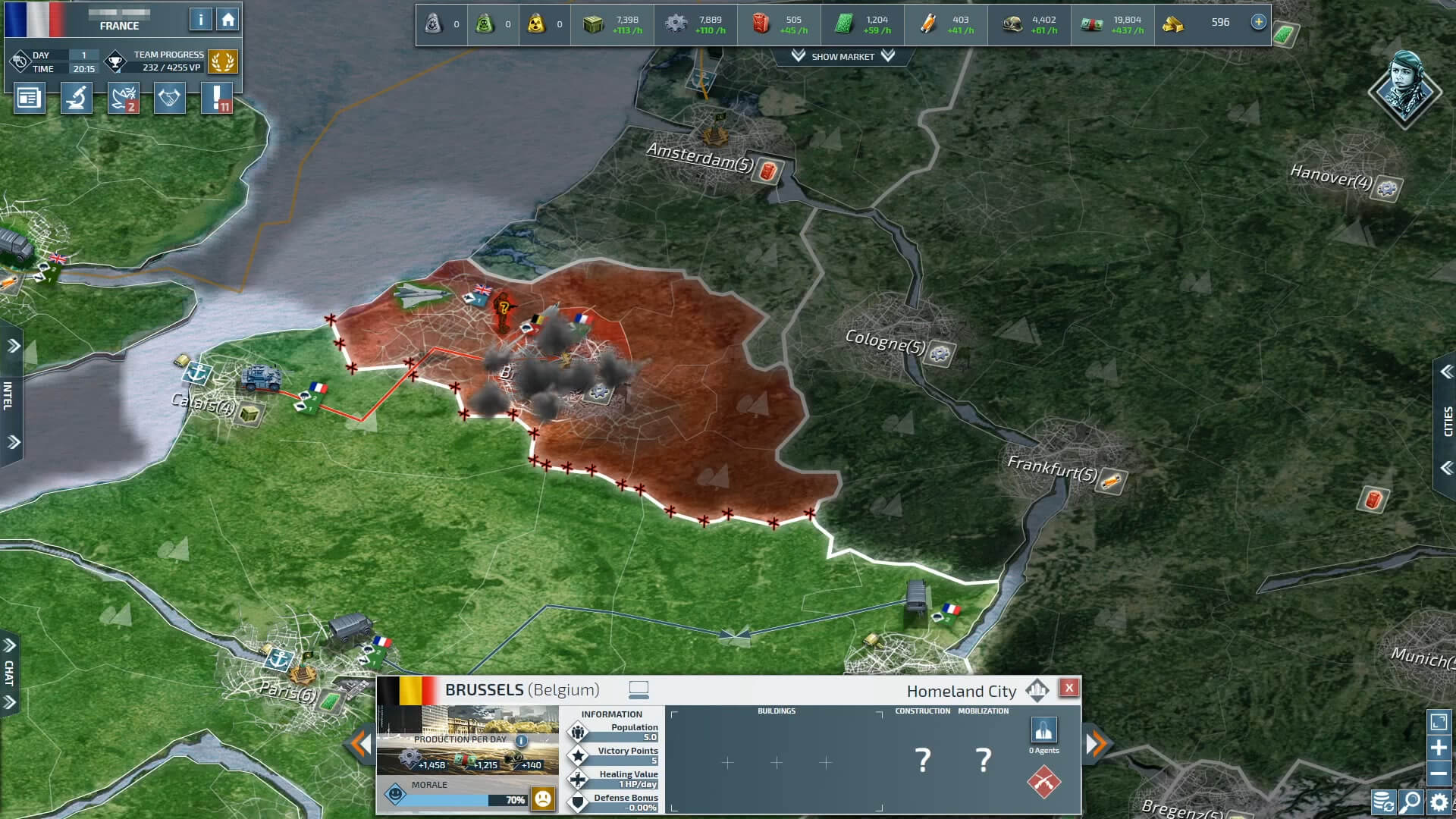Go to the previous city
This screenshot has width=1456, height=819.
tap(359, 744)
